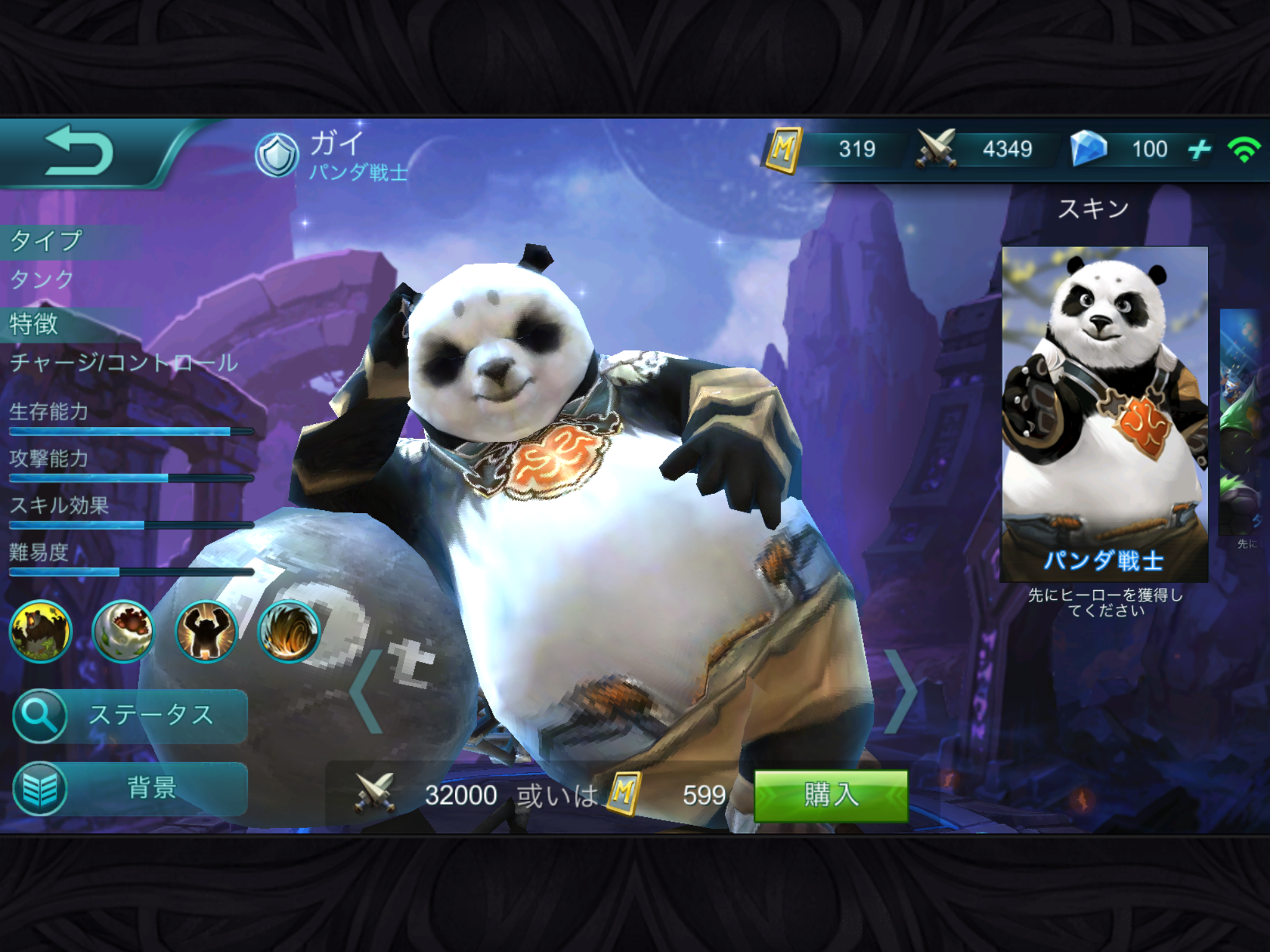Select the bear passive skill icon
The width and height of the screenshot is (1270, 952).
click(x=41, y=632)
